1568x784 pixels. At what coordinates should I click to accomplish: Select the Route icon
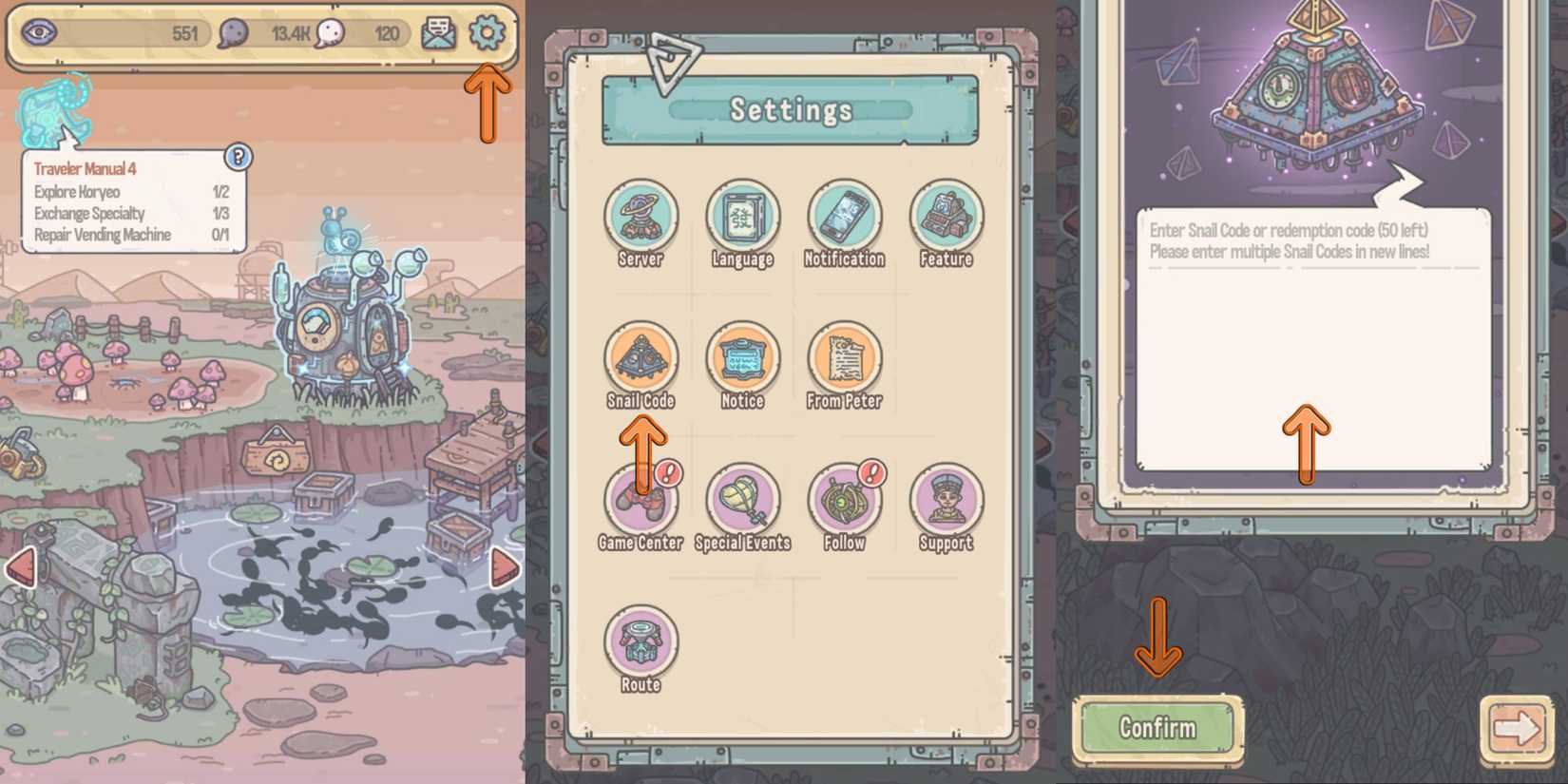tap(642, 646)
